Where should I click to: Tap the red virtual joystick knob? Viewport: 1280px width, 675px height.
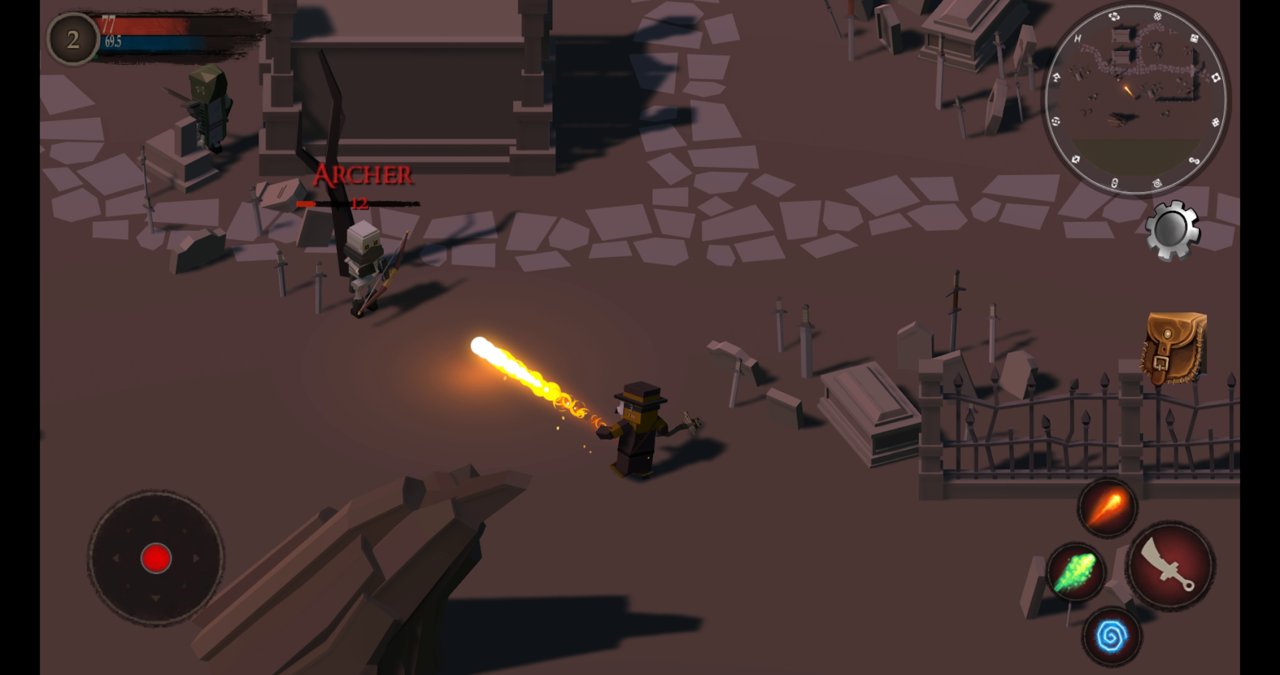(156, 558)
